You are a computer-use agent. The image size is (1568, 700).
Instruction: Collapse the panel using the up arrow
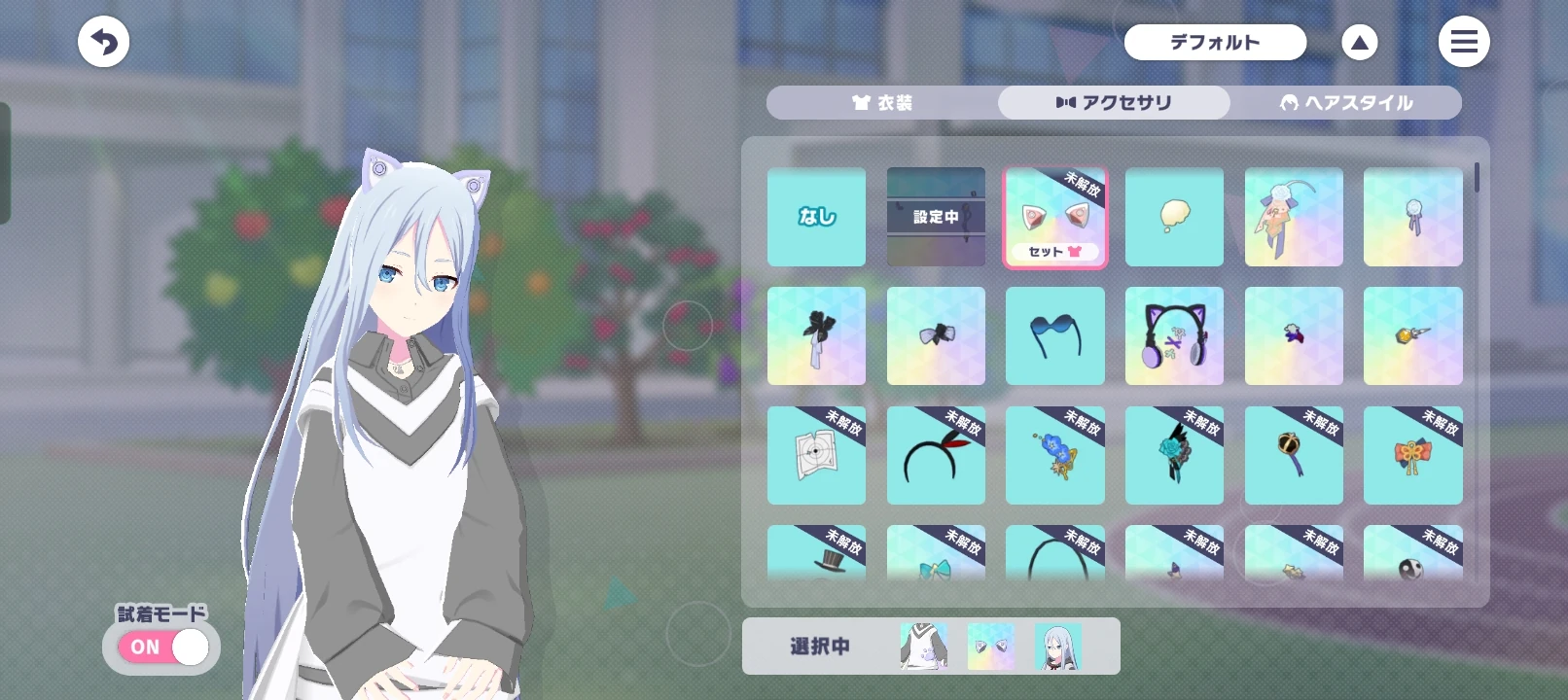pos(1359,42)
